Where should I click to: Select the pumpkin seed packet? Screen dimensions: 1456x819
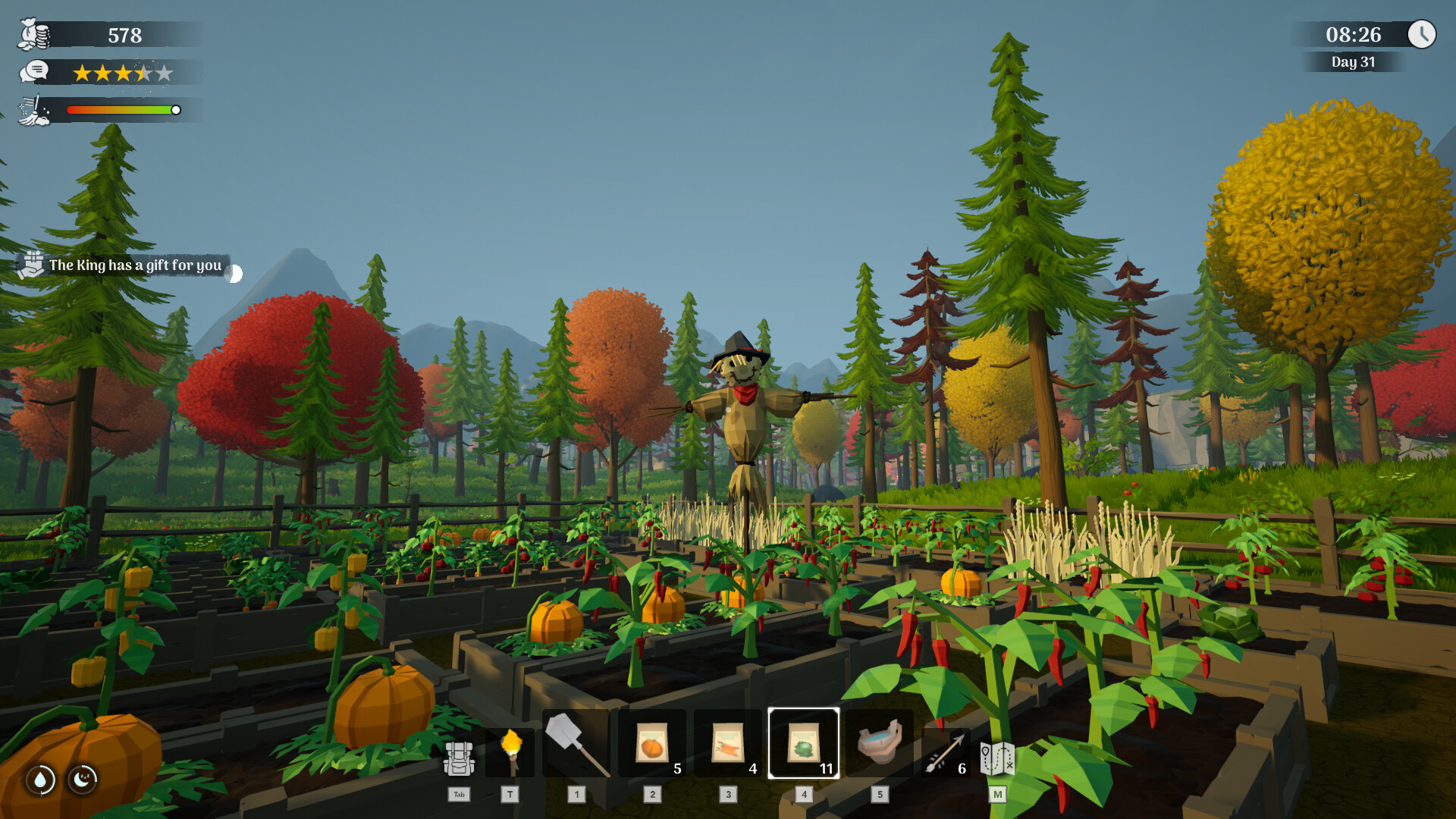click(652, 744)
